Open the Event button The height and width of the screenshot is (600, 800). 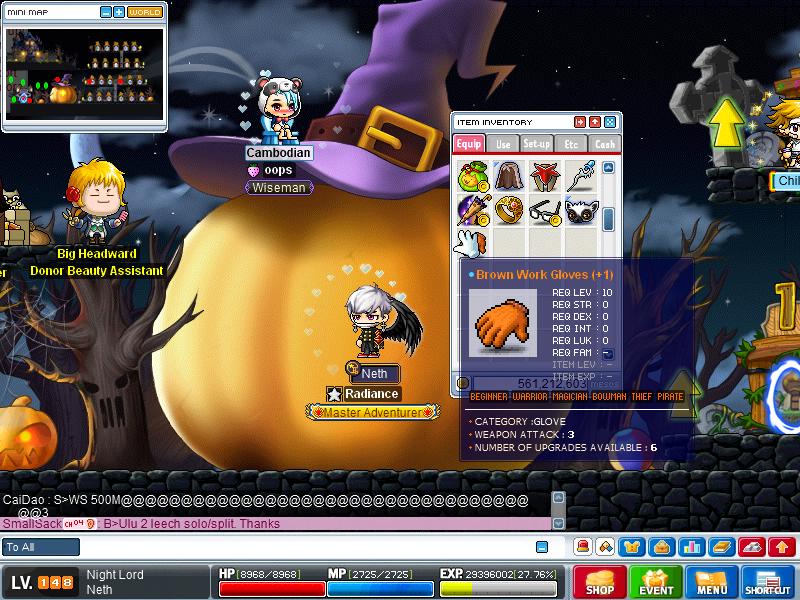[656, 582]
